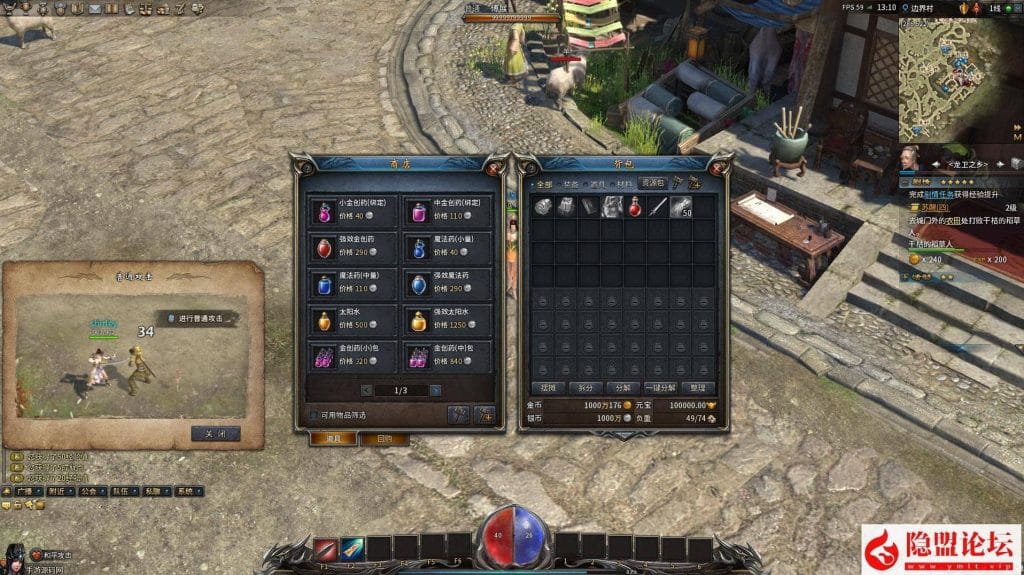Open the 资源包 bag tab
This screenshot has height=575, width=1024.
point(652,184)
